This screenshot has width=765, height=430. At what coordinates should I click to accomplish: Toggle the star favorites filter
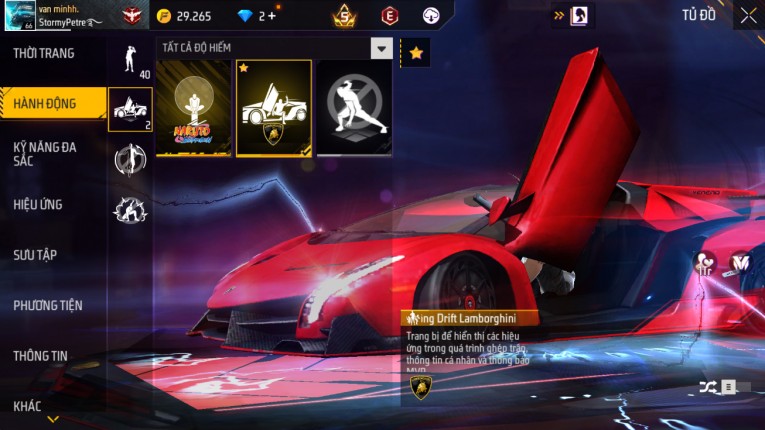(415, 53)
